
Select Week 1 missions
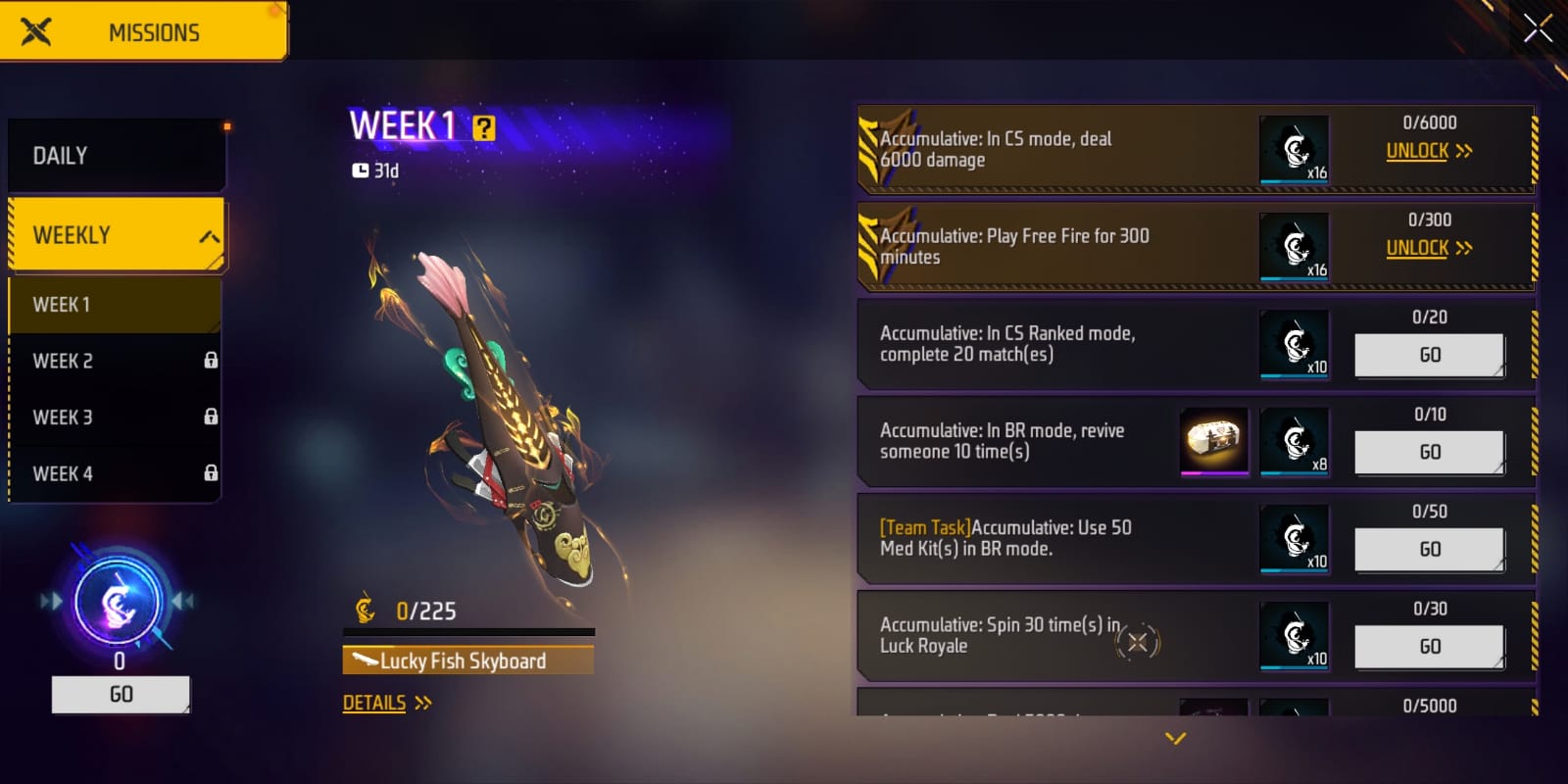tap(114, 305)
